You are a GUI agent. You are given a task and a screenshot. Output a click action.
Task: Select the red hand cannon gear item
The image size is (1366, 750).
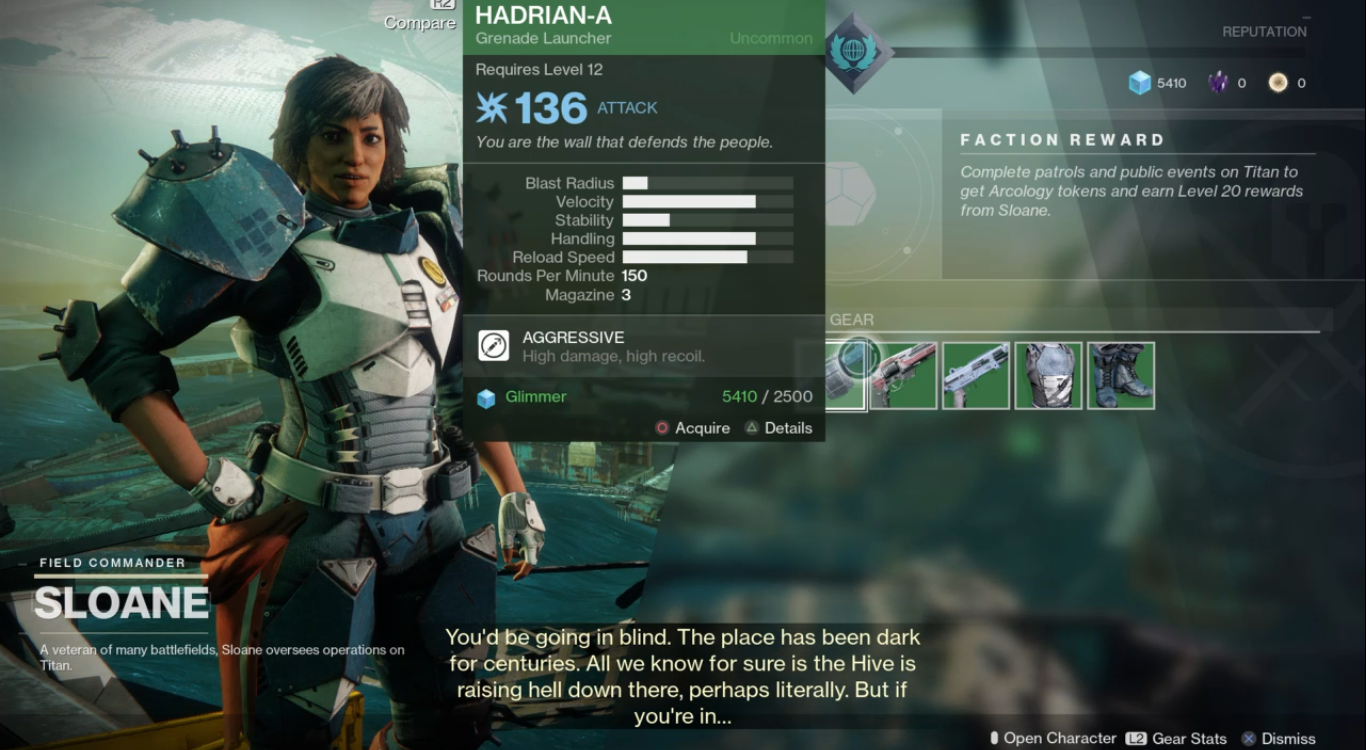(904, 376)
